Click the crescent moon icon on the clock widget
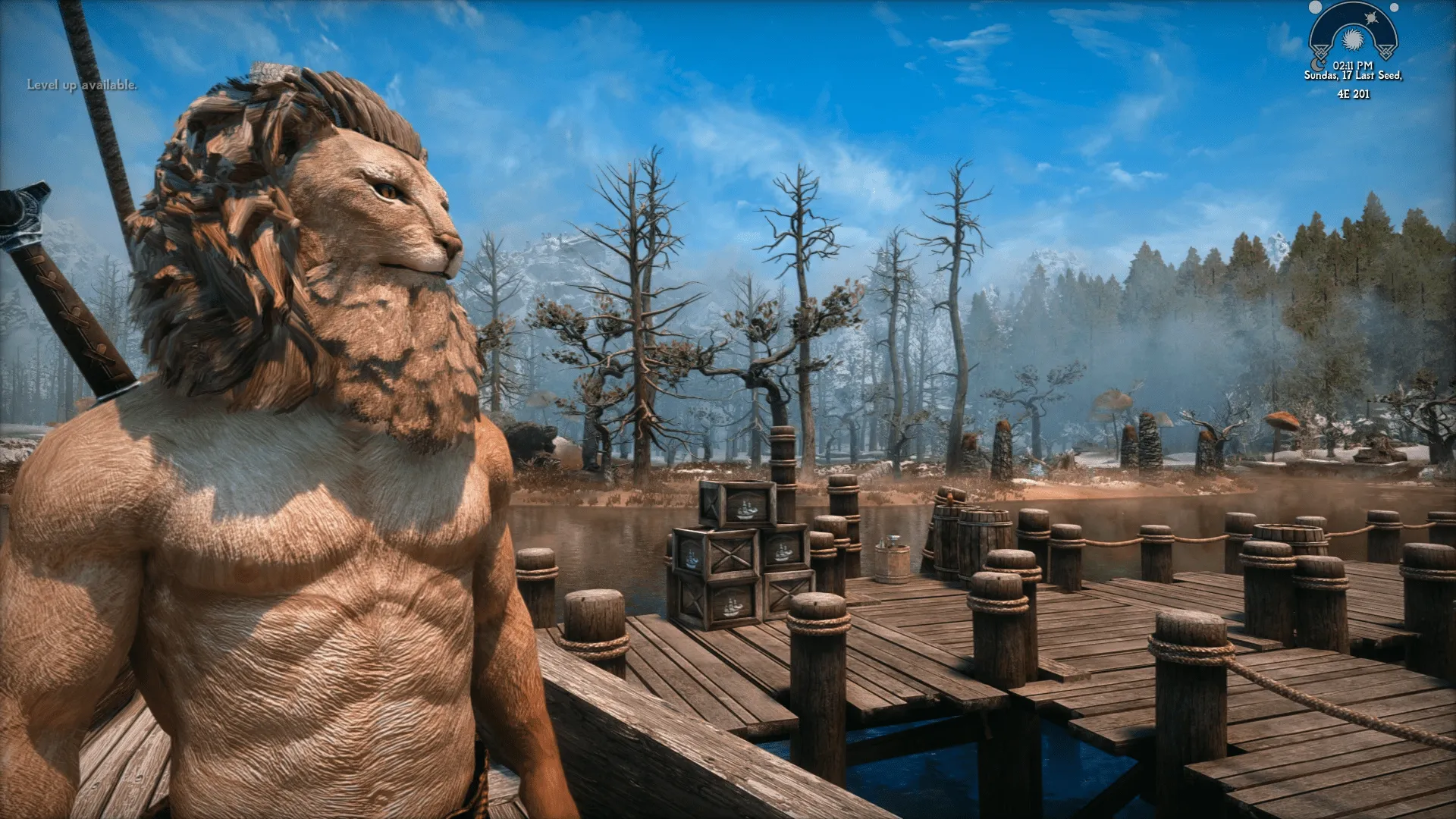The width and height of the screenshot is (1456, 819). 1316,64
